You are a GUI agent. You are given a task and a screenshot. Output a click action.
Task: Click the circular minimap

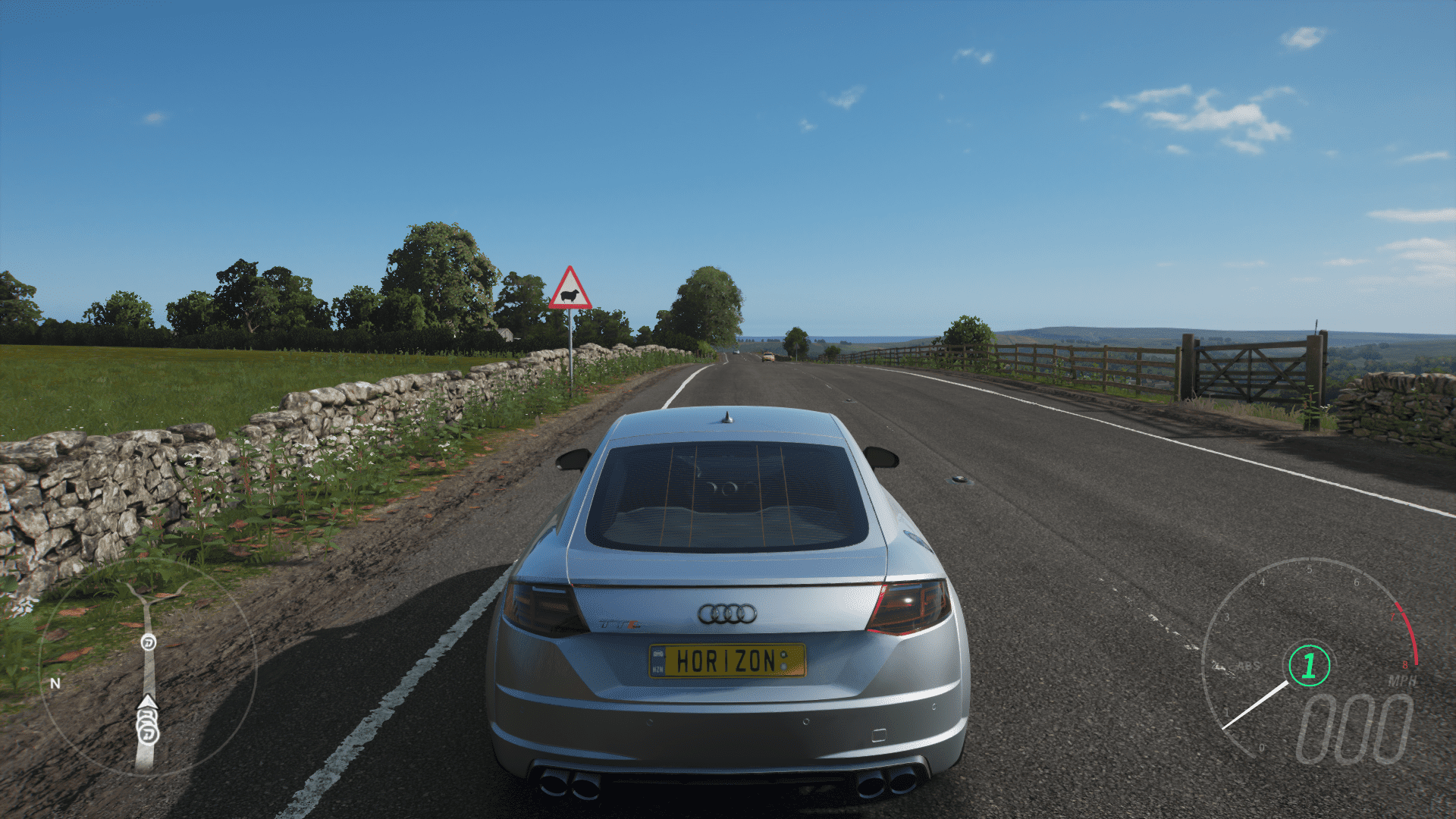[148, 669]
